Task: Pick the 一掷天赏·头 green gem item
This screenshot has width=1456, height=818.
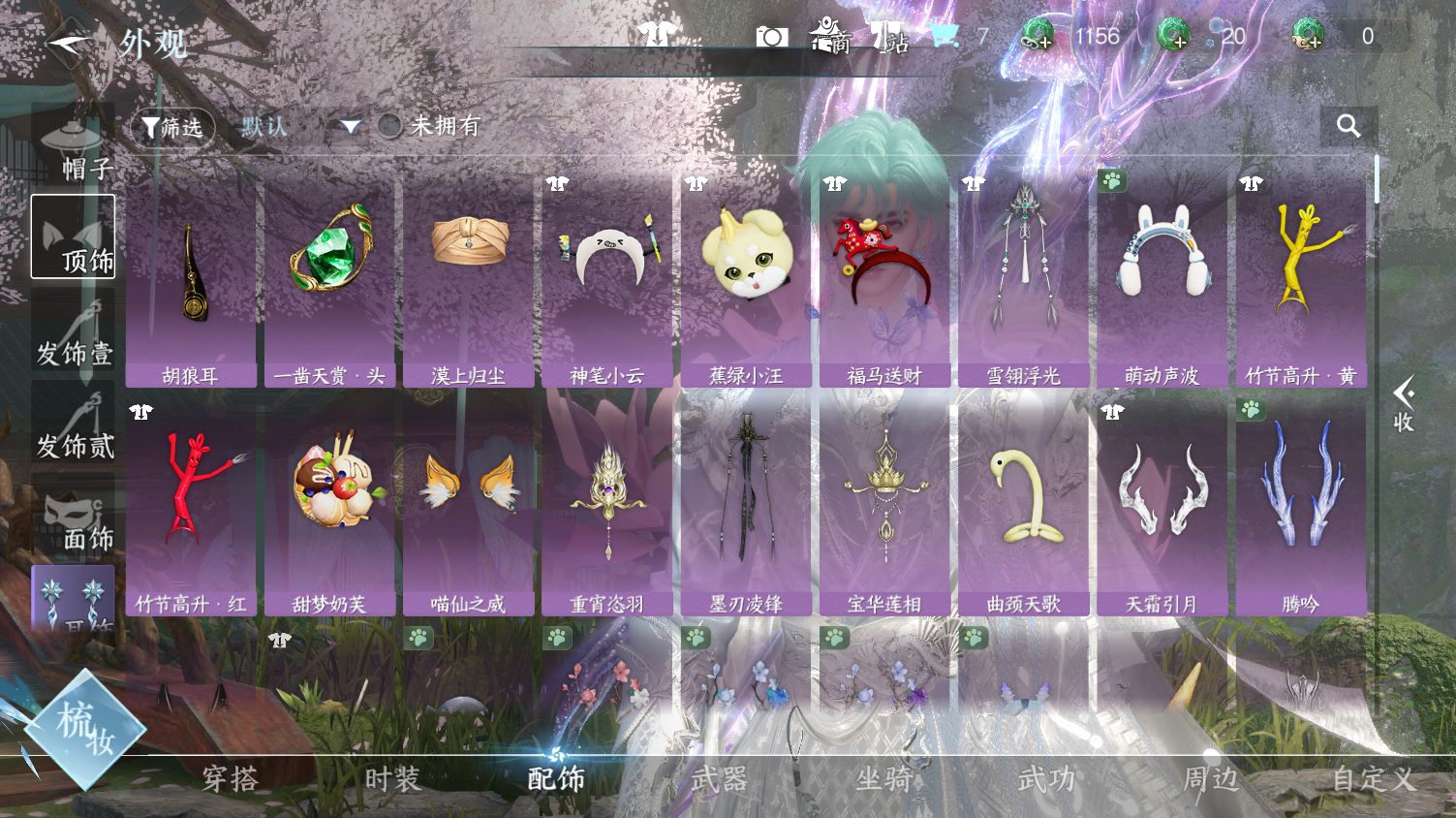Action: [x=329, y=279]
